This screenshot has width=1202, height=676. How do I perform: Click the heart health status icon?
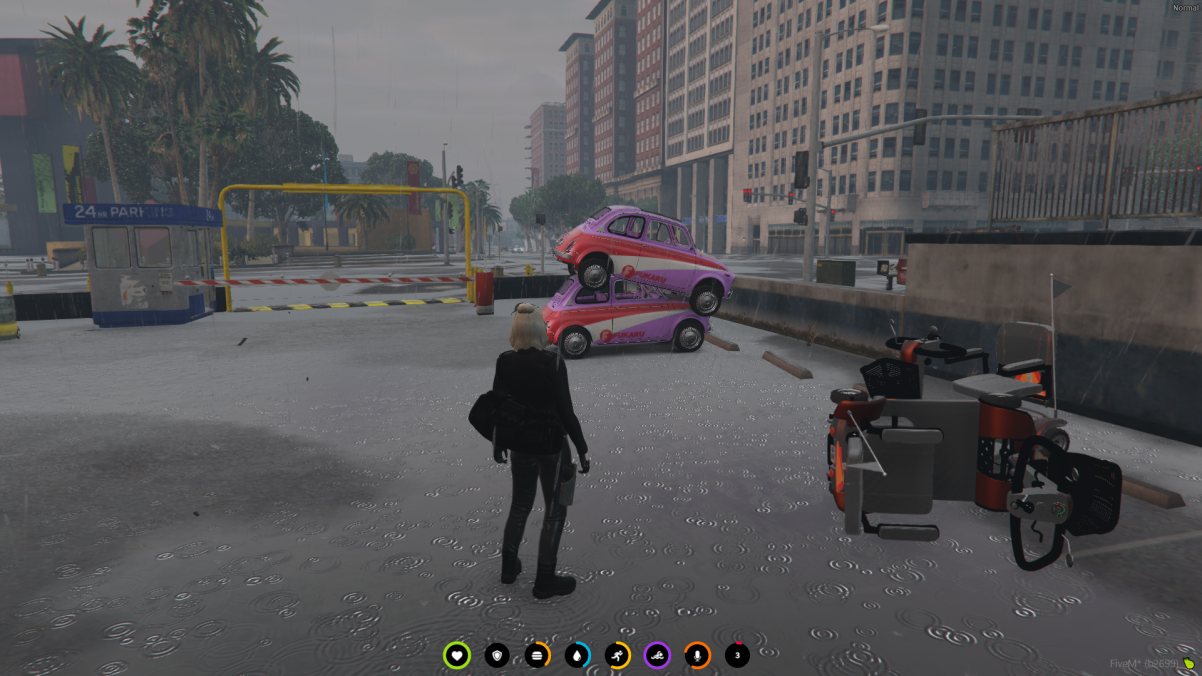pos(457,656)
